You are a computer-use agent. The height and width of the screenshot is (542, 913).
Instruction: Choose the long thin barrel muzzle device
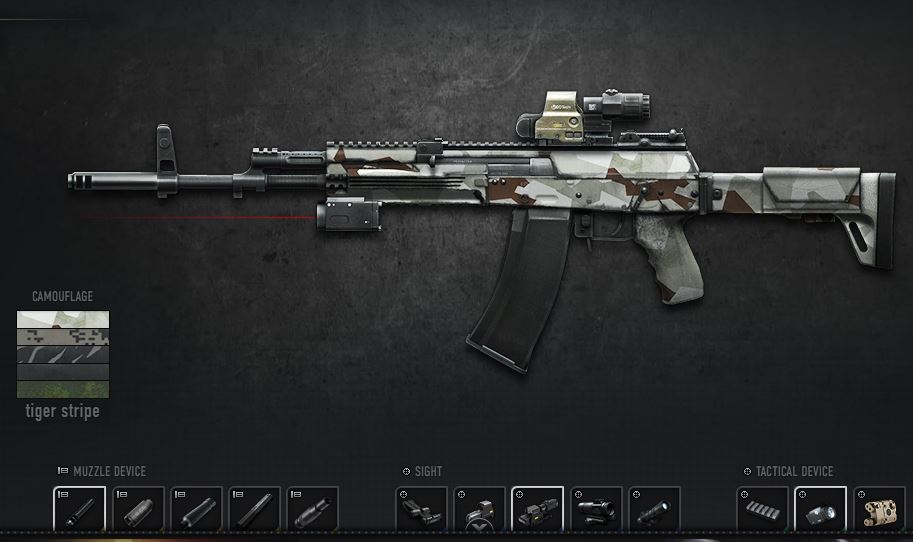255,510
